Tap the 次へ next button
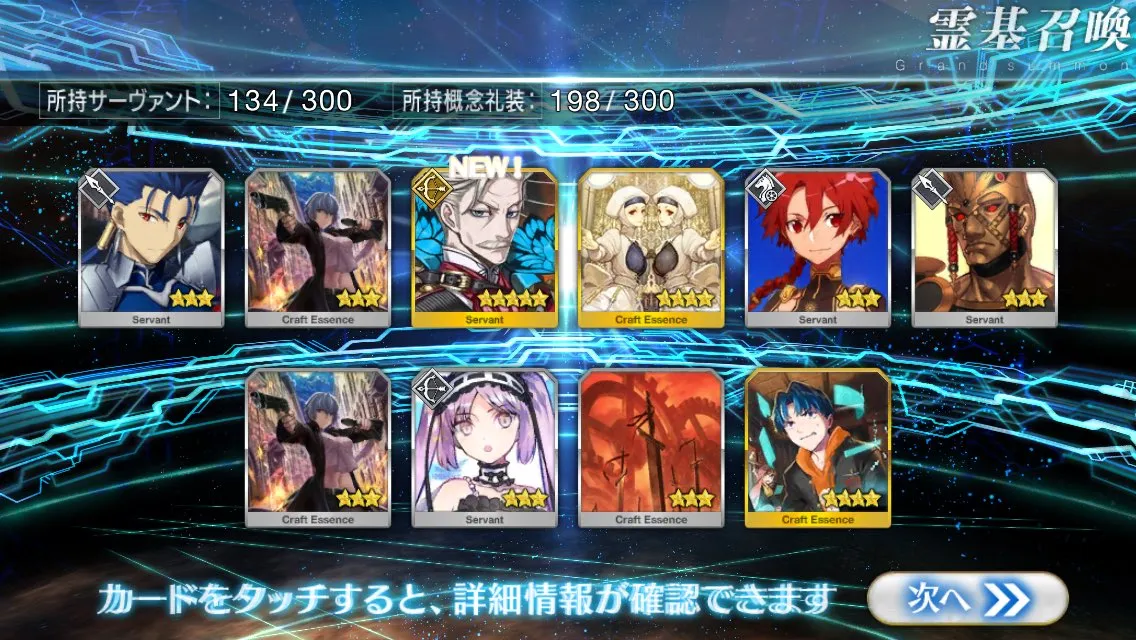 (x=966, y=599)
